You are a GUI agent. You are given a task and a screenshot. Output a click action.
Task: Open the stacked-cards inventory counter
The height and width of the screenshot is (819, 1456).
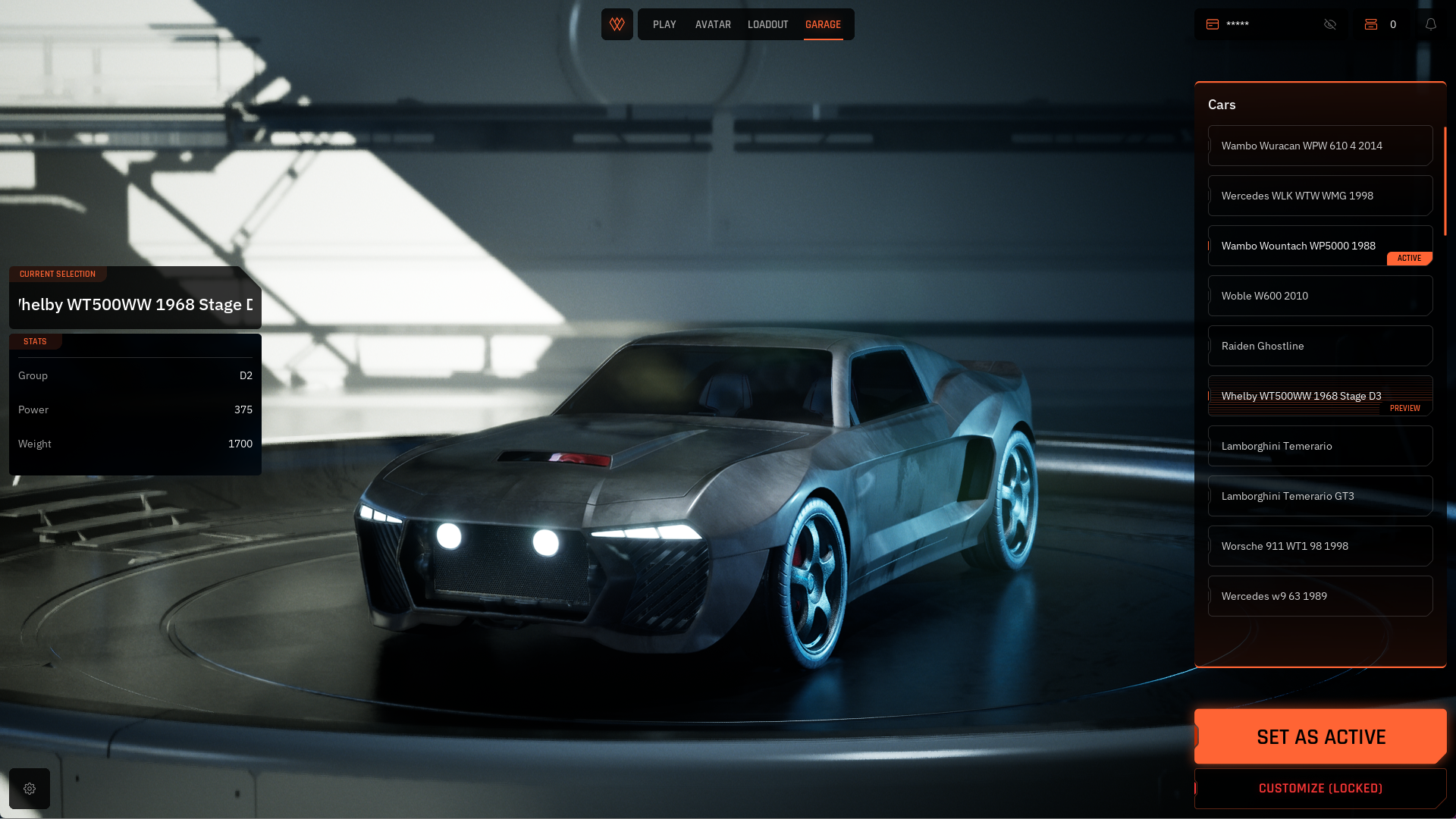1381,24
